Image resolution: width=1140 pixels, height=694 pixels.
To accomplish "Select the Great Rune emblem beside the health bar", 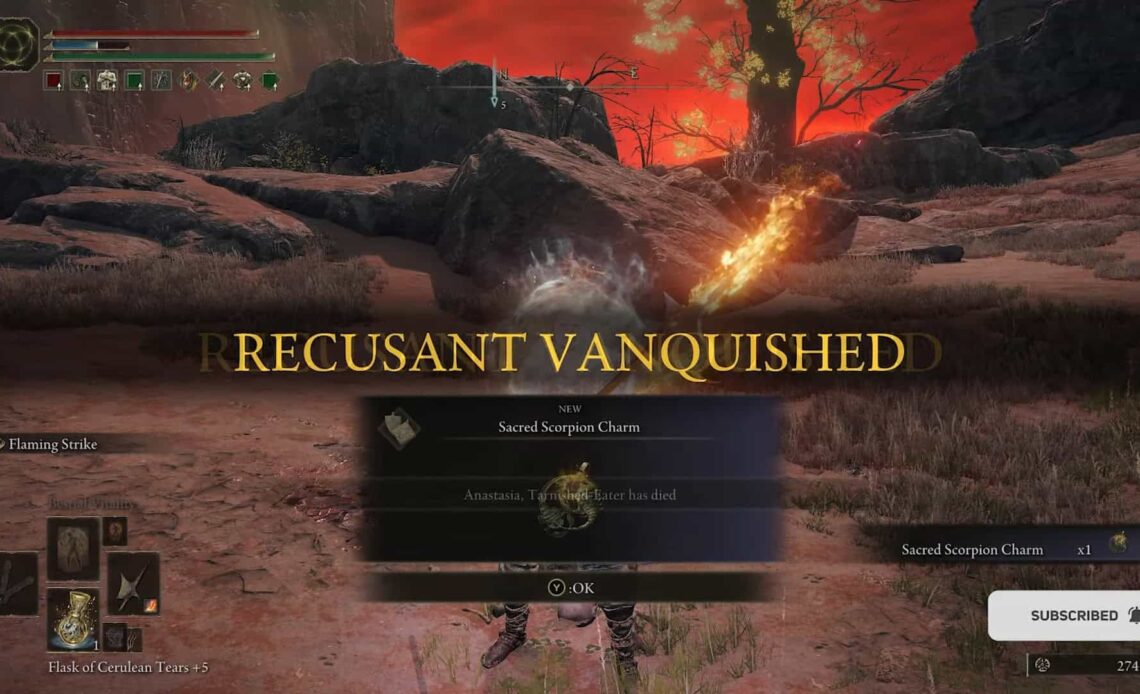I will point(19,44).
